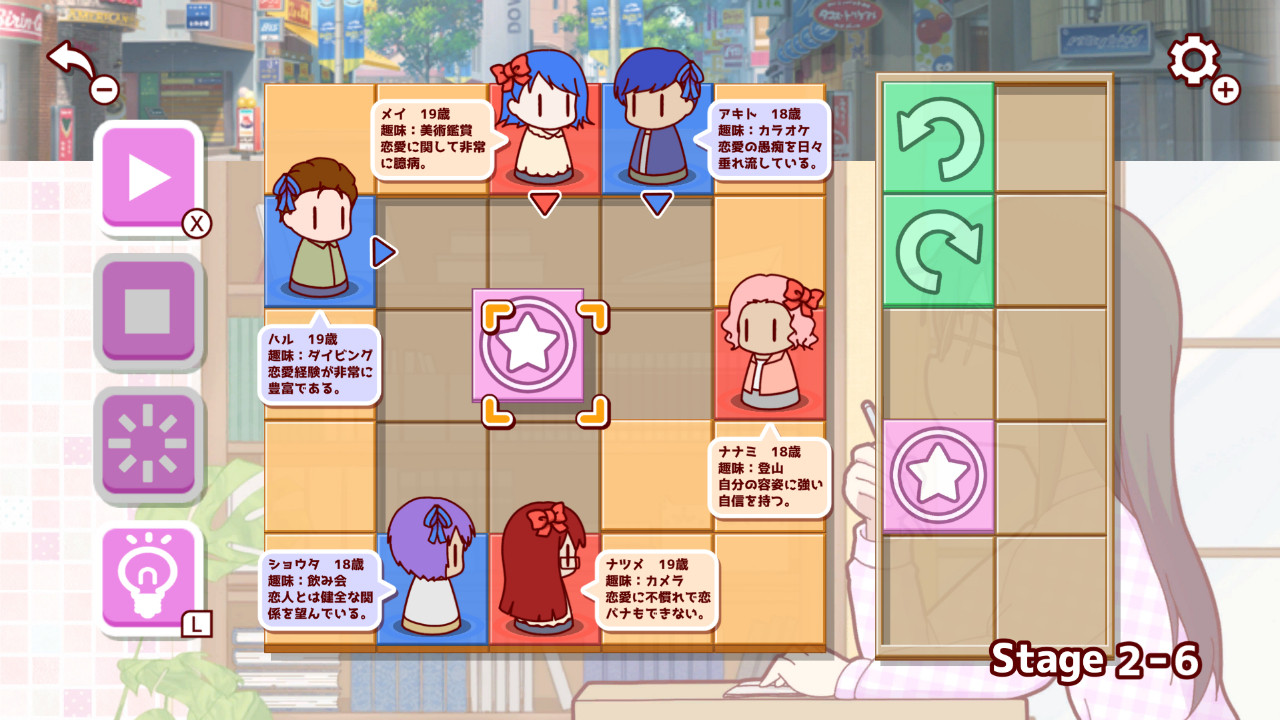Open the hint lightbulb tool

coord(150,575)
